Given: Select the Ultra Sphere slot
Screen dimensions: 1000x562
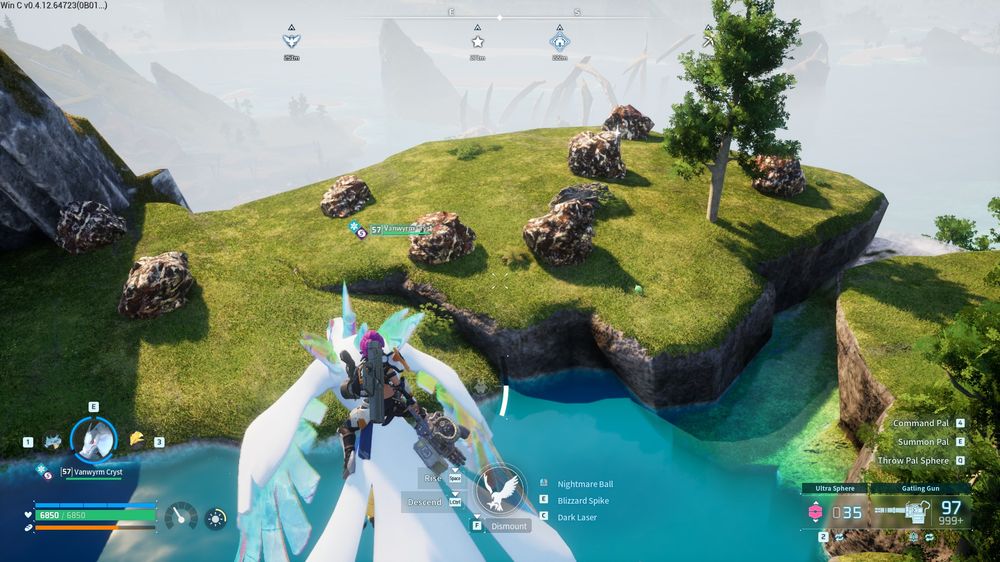Looking at the screenshot, I should [834, 512].
